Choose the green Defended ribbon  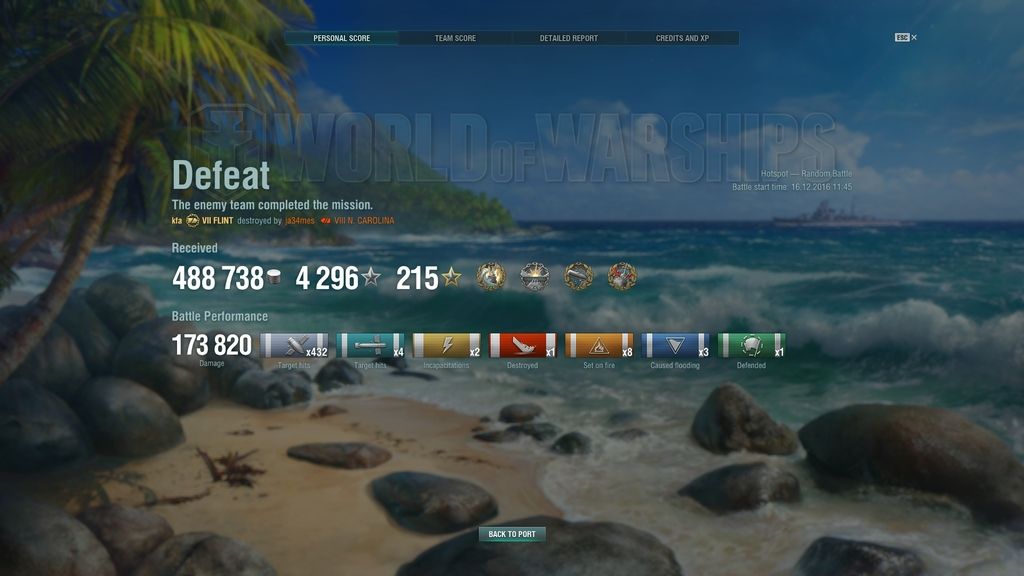coord(751,346)
